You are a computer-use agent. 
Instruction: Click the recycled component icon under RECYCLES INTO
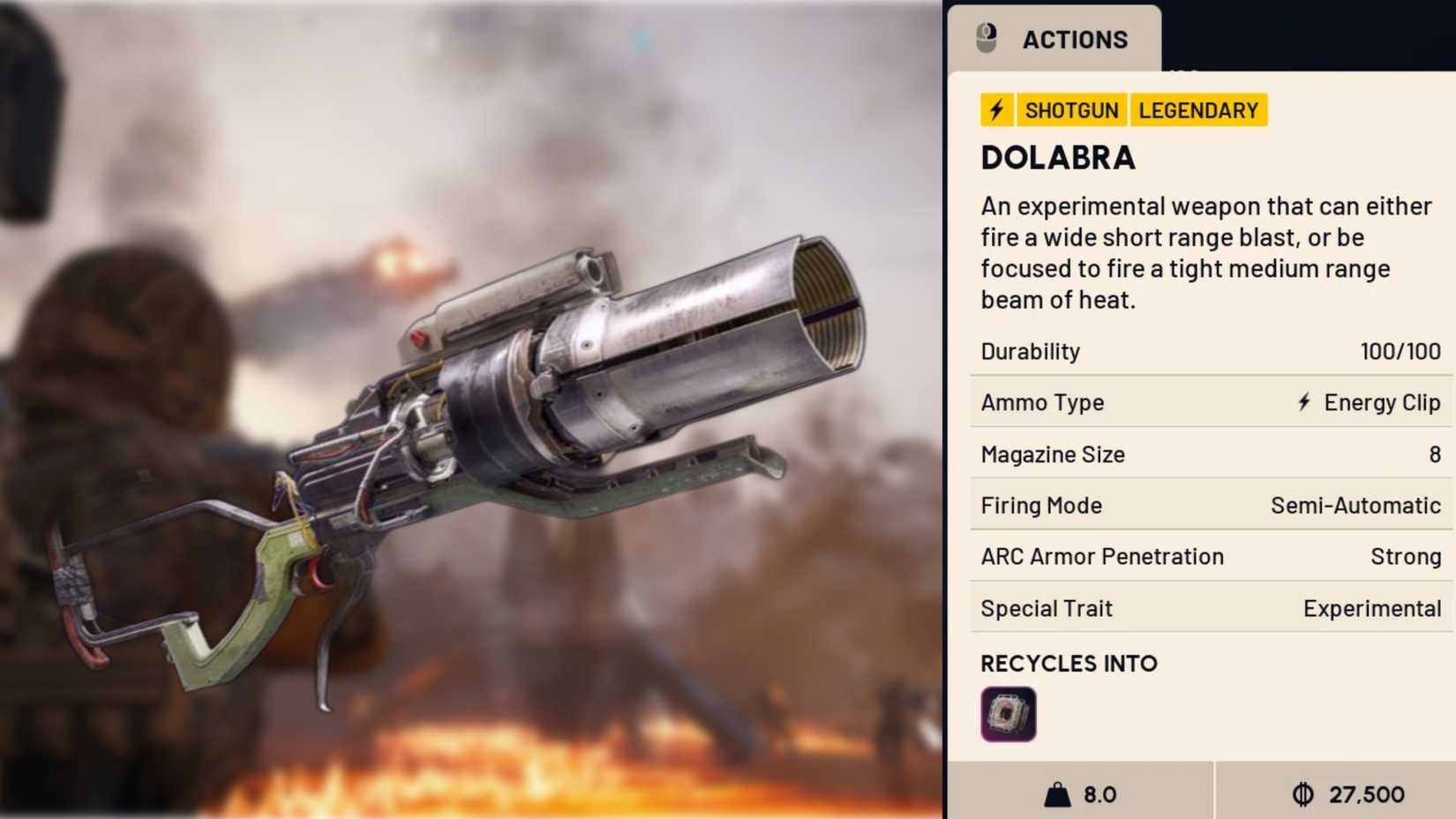click(1007, 713)
